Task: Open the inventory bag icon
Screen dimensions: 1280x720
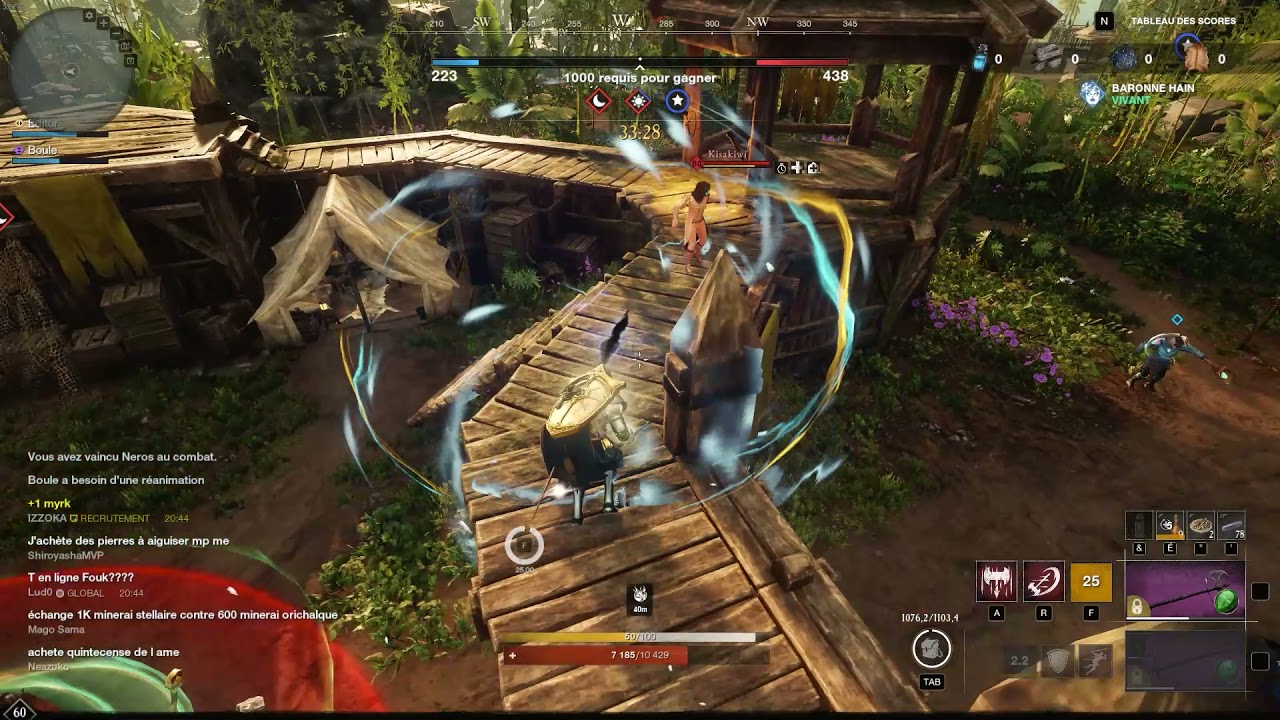Action: [931, 650]
